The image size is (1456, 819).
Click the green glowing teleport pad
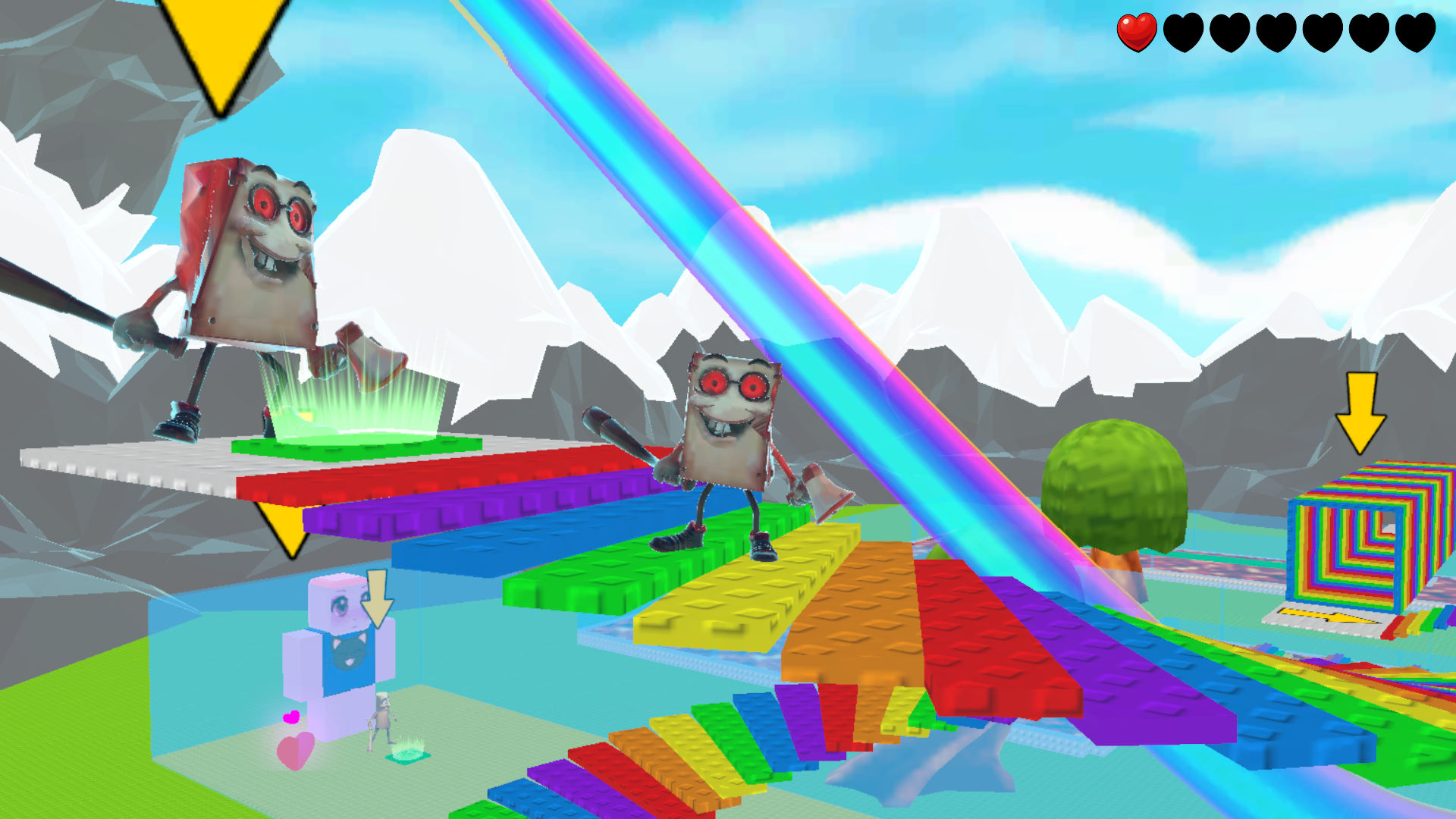[x=353, y=436]
